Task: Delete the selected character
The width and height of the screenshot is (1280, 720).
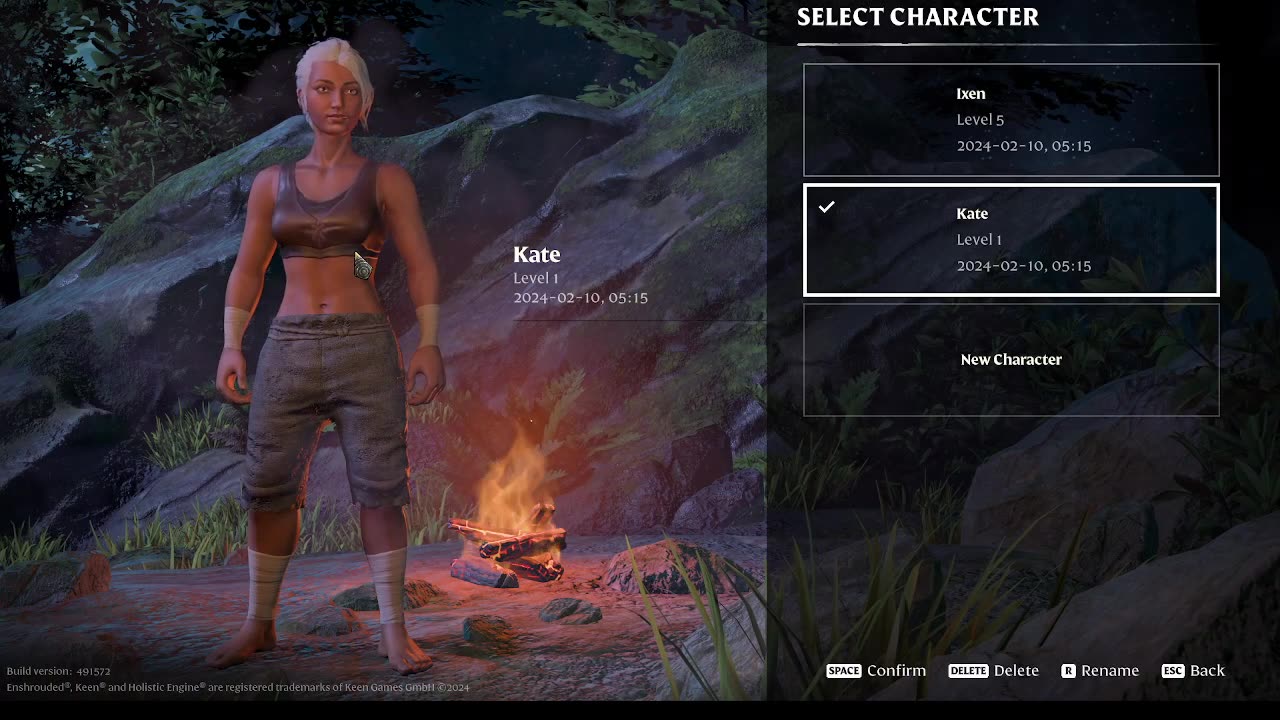Action: click(x=994, y=671)
